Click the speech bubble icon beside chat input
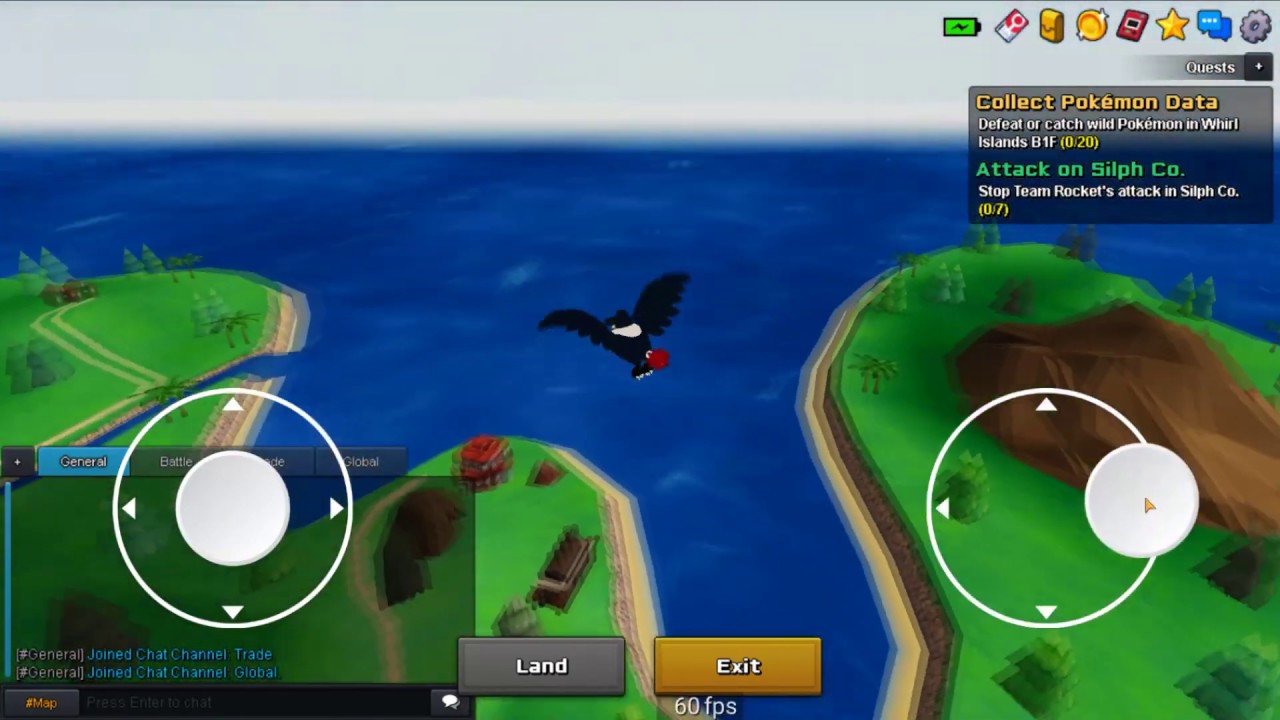Image resolution: width=1280 pixels, height=720 pixels. pos(450,701)
